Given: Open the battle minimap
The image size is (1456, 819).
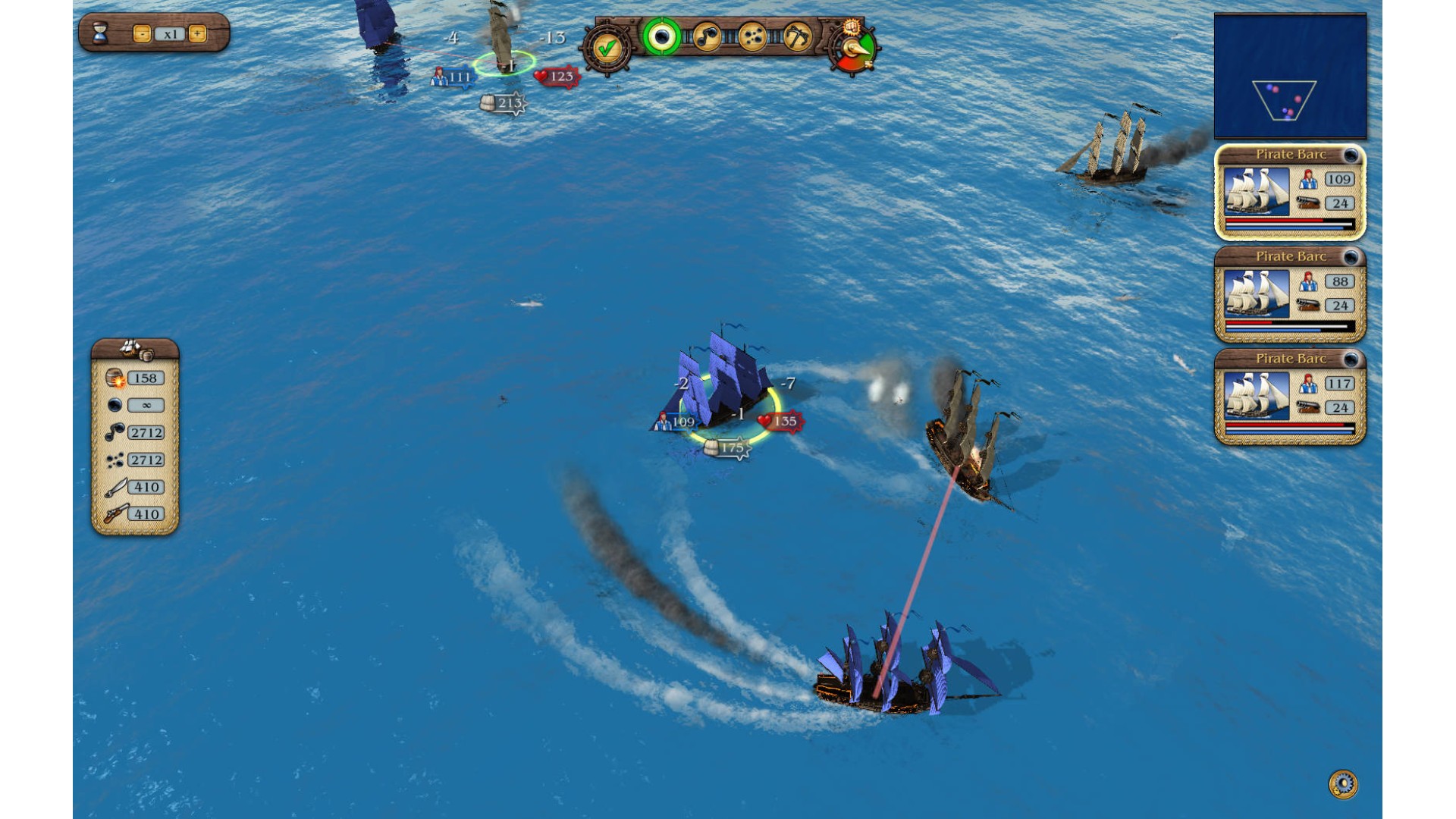Looking at the screenshot, I should (x=1290, y=76).
